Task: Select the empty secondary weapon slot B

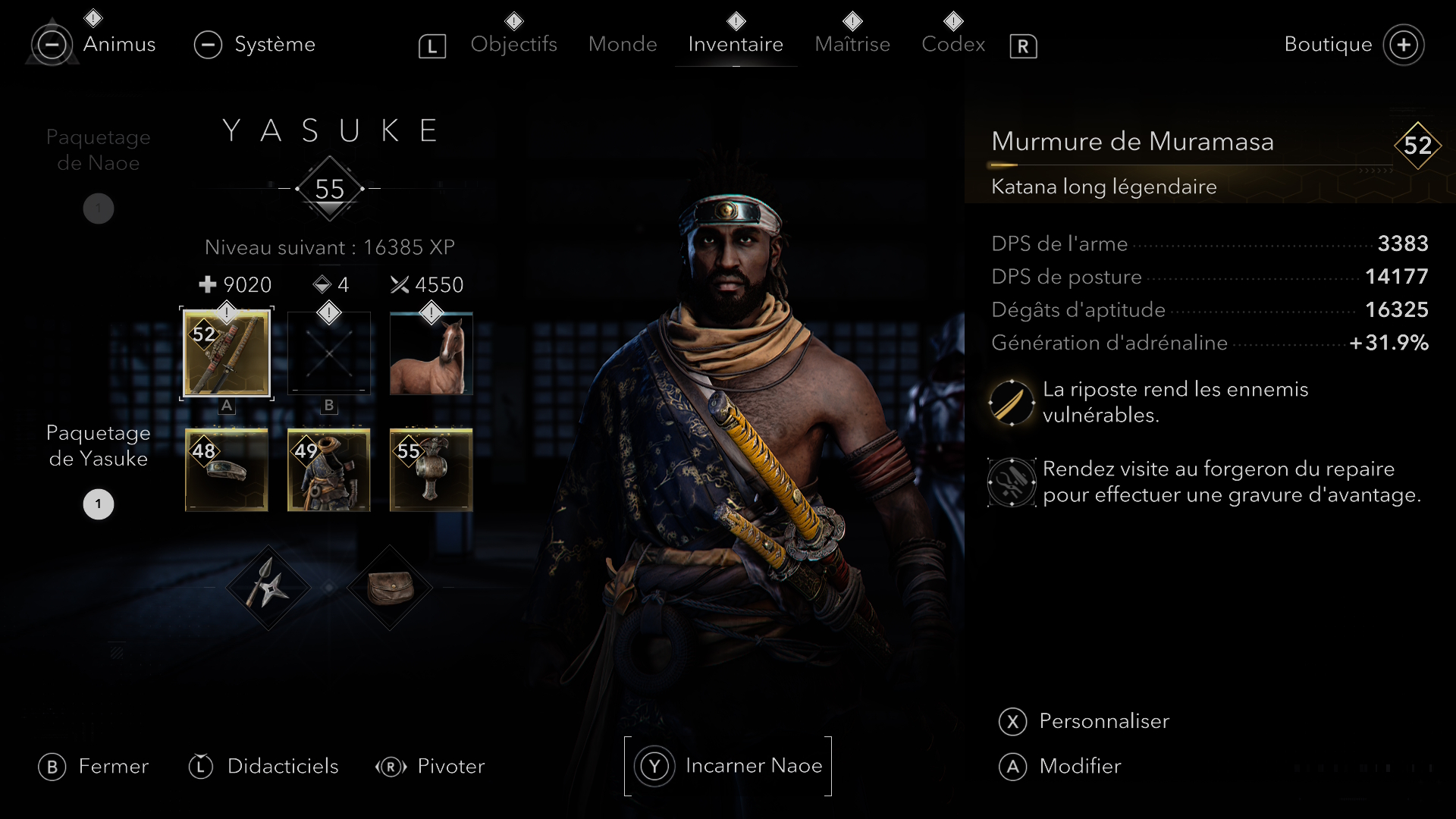Action: click(329, 353)
